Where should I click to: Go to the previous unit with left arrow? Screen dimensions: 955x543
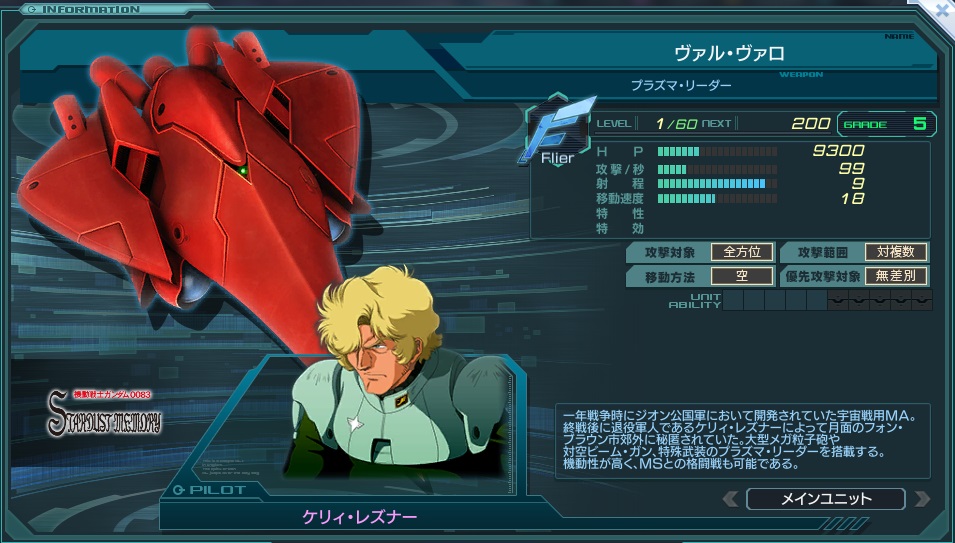(x=731, y=498)
